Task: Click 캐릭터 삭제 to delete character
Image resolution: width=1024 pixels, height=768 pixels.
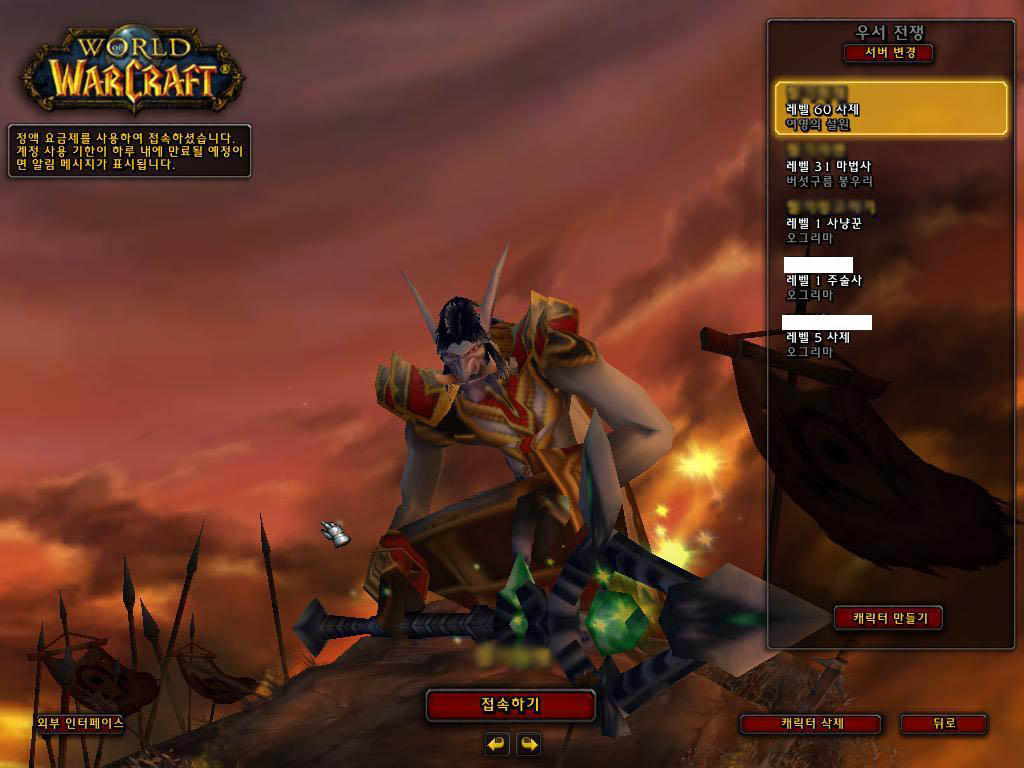Action: 810,723
